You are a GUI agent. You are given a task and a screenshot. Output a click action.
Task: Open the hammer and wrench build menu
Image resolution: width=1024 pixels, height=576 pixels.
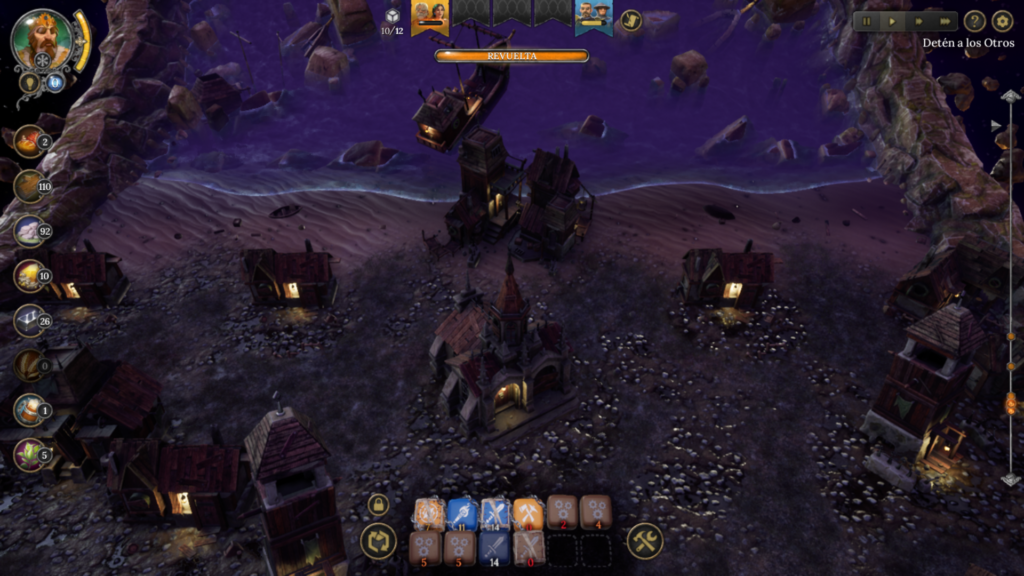pyautogui.click(x=645, y=542)
